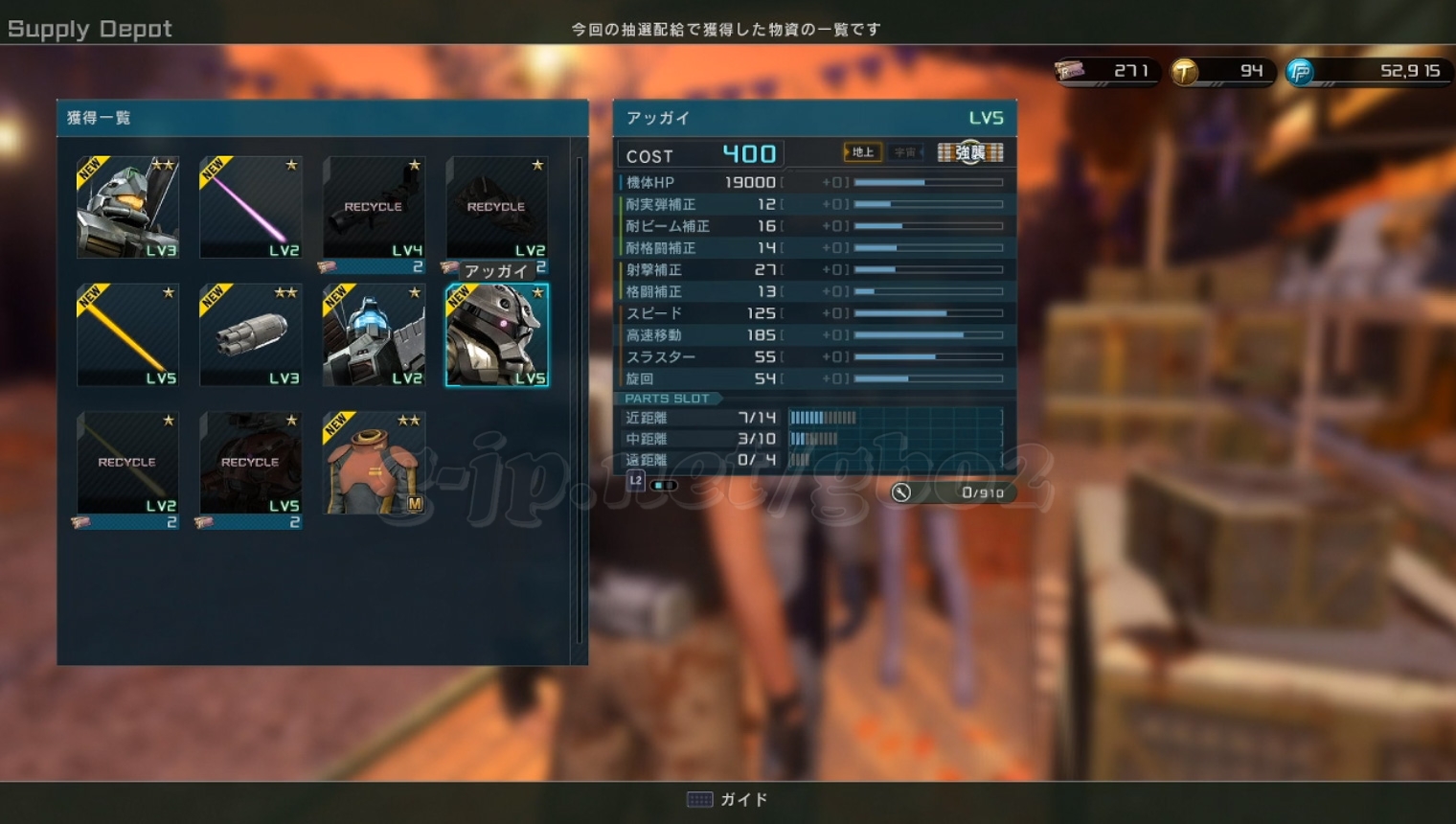Choose the orange outfit item marked M

click(x=374, y=463)
